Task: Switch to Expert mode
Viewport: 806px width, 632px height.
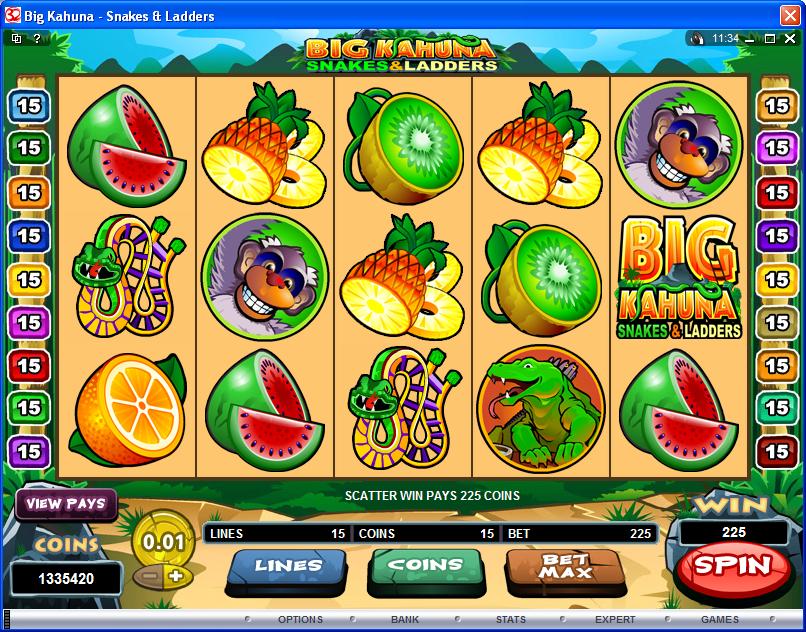Action: coord(615,620)
